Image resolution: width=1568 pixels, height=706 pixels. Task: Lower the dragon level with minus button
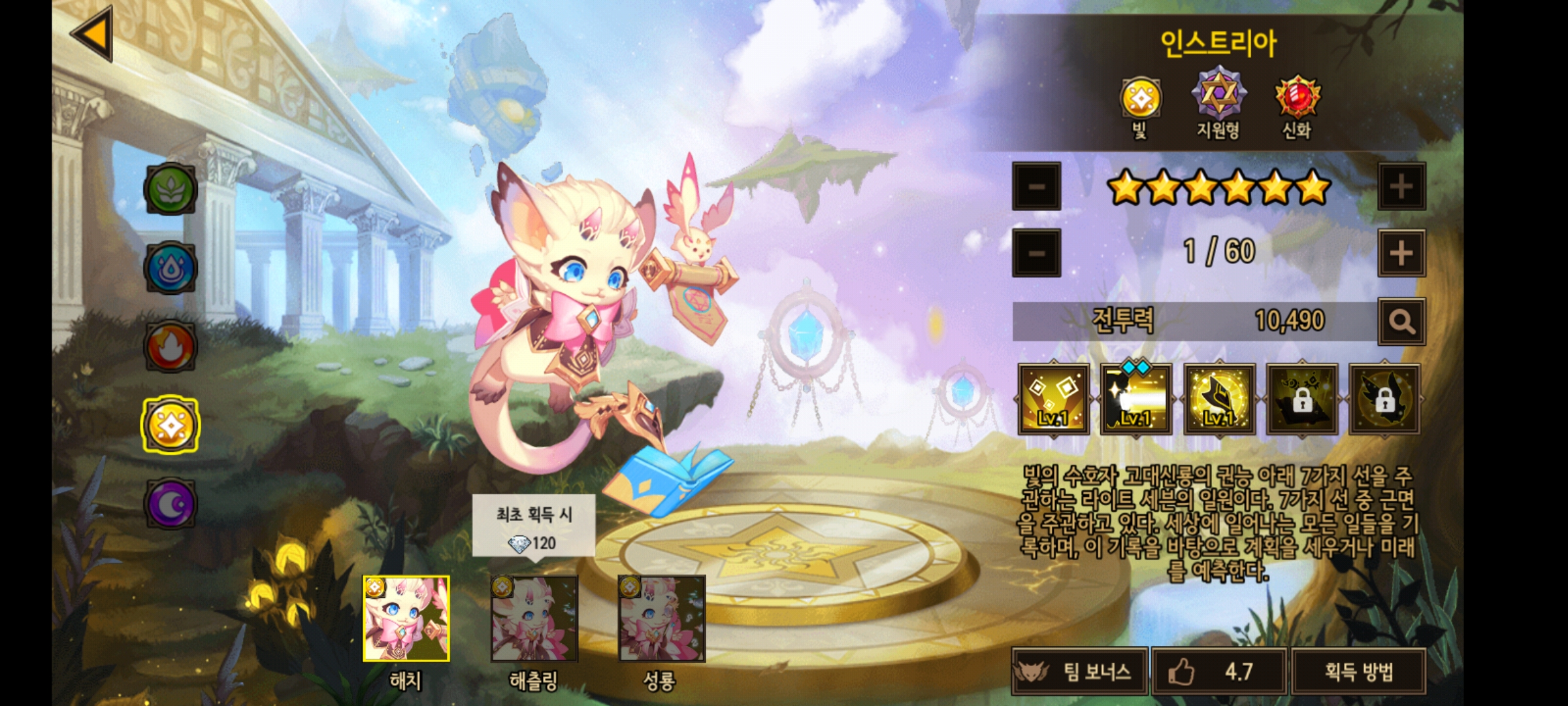(1036, 253)
